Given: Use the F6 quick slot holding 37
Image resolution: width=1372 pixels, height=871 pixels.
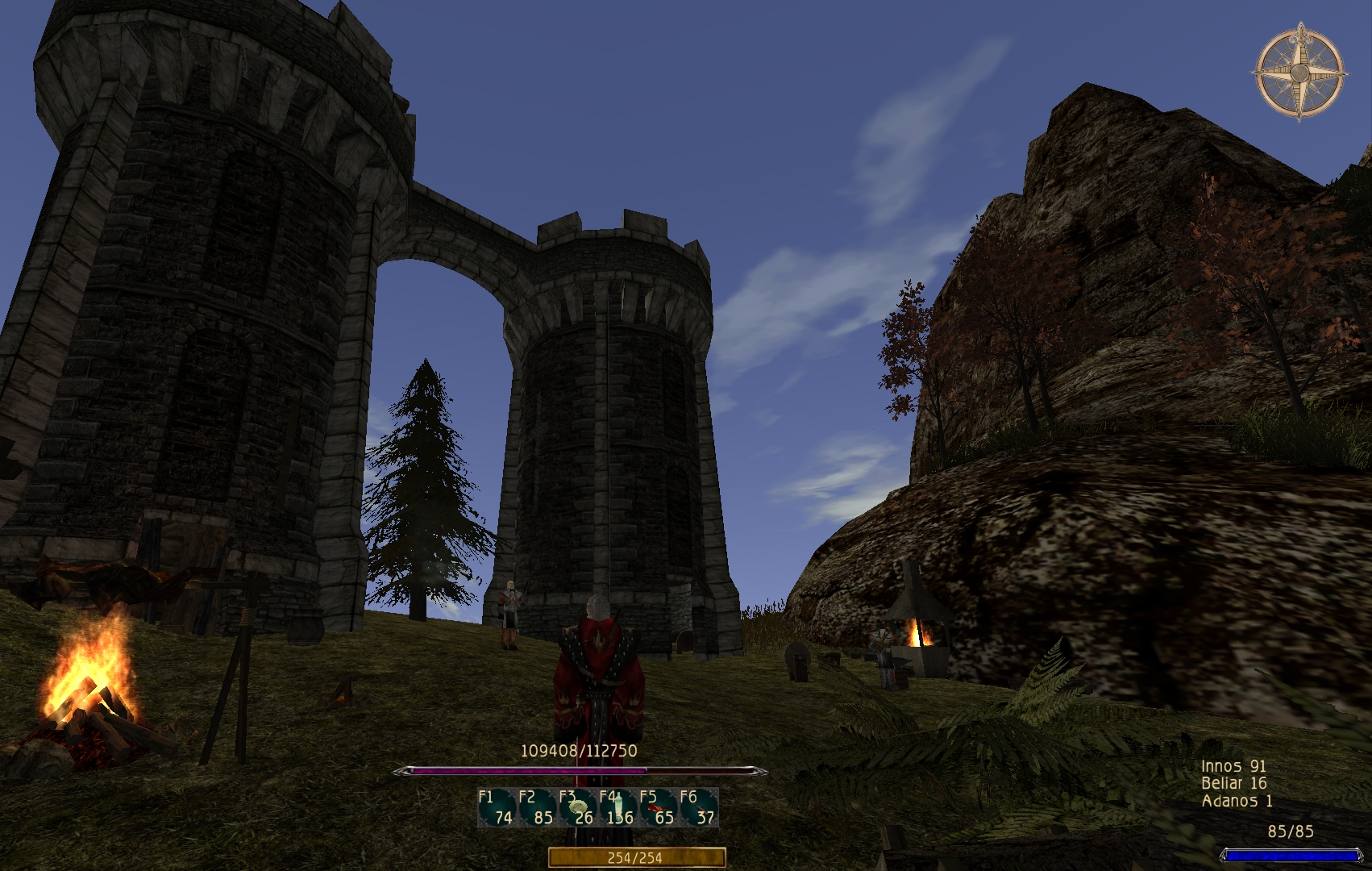Looking at the screenshot, I should (698, 807).
